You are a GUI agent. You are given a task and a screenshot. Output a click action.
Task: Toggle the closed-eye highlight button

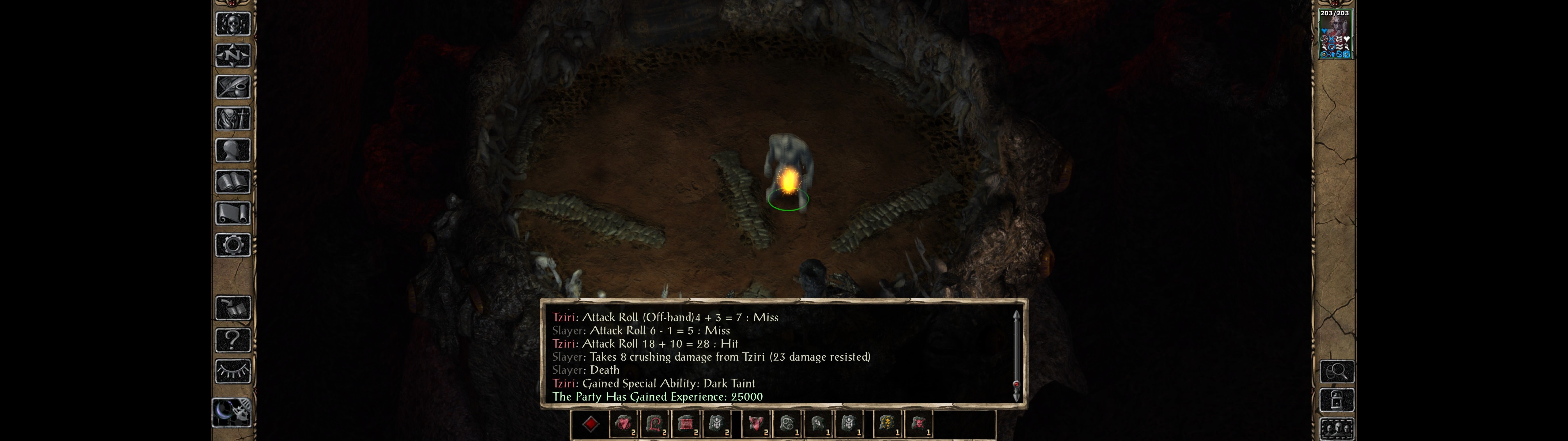(232, 371)
